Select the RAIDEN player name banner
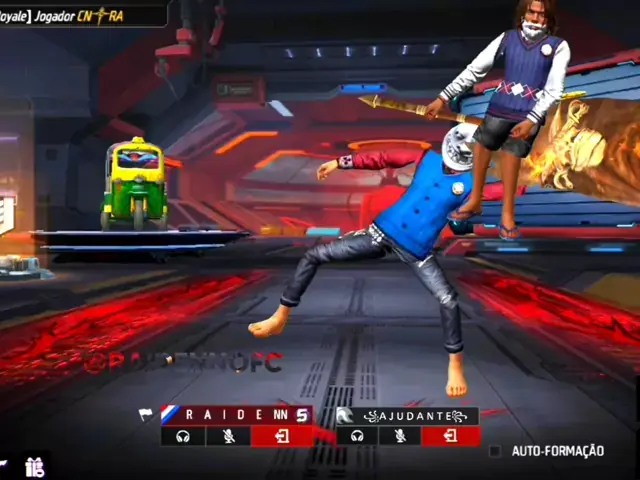The image size is (640, 480). tap(236, 416)
